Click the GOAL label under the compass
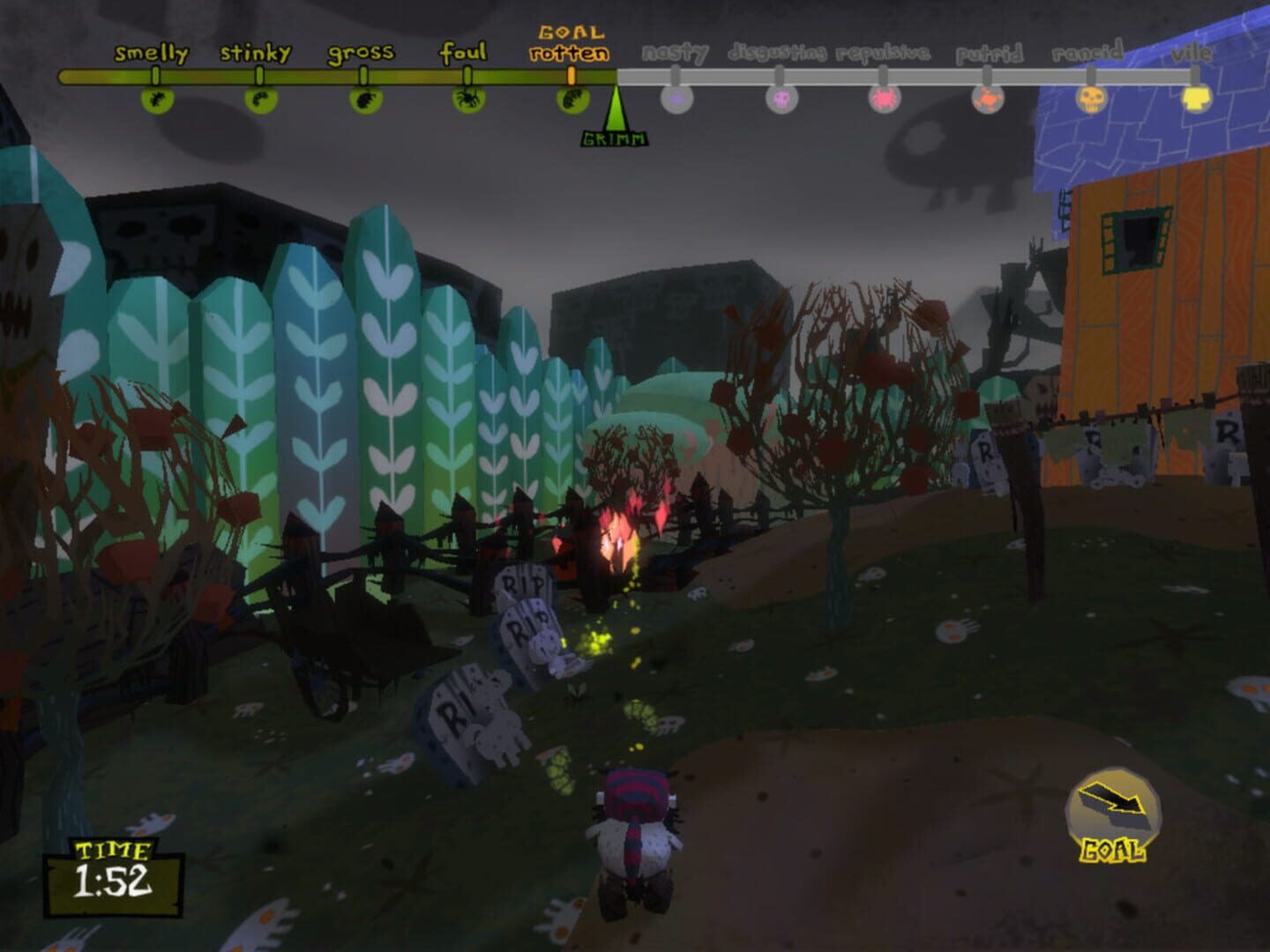The height and width of the screenshot is (952, 1270). pyautogui.click(x=1113, y=851)
